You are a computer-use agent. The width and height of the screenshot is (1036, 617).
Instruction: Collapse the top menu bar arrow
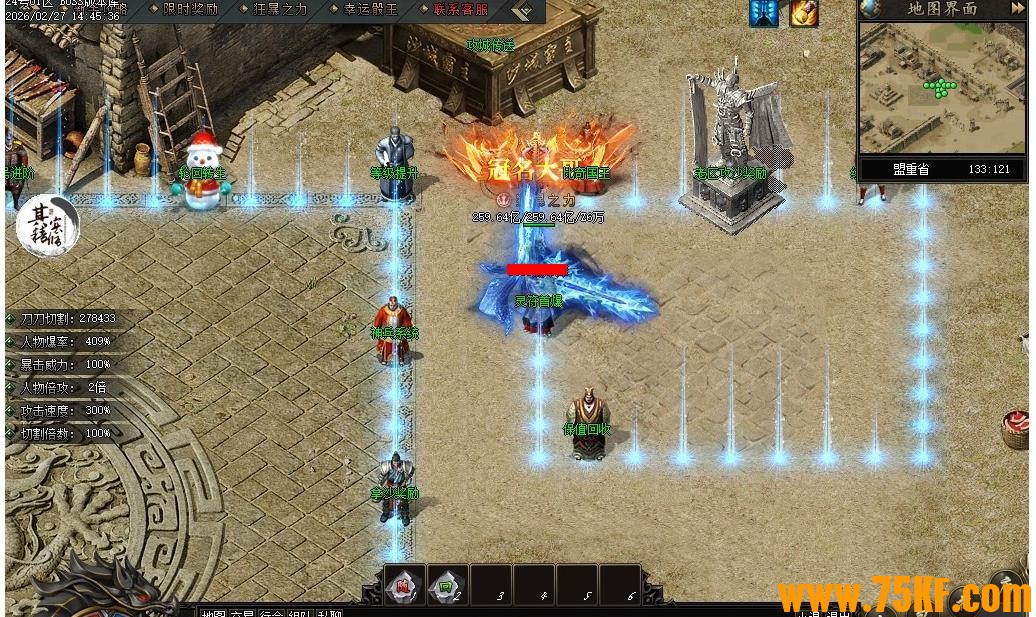pyautogui.click(x=522, y=11)
